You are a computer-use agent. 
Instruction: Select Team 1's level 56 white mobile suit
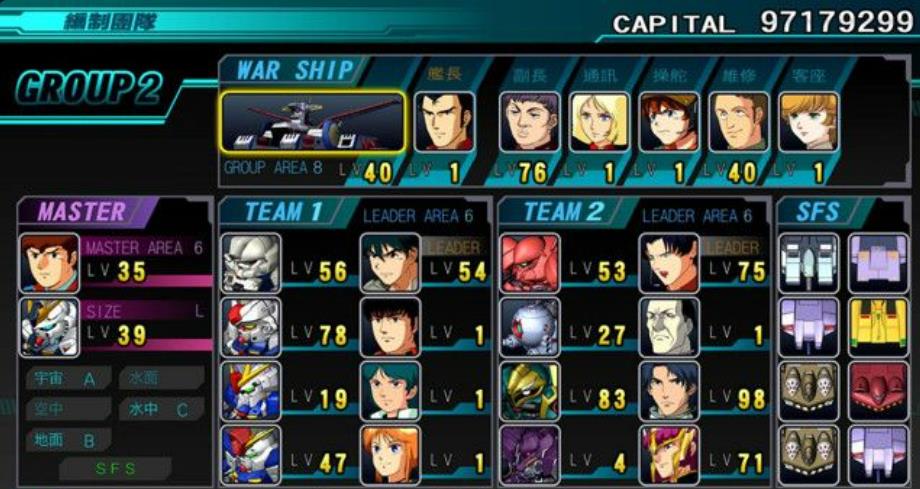[x=251, y=263]
